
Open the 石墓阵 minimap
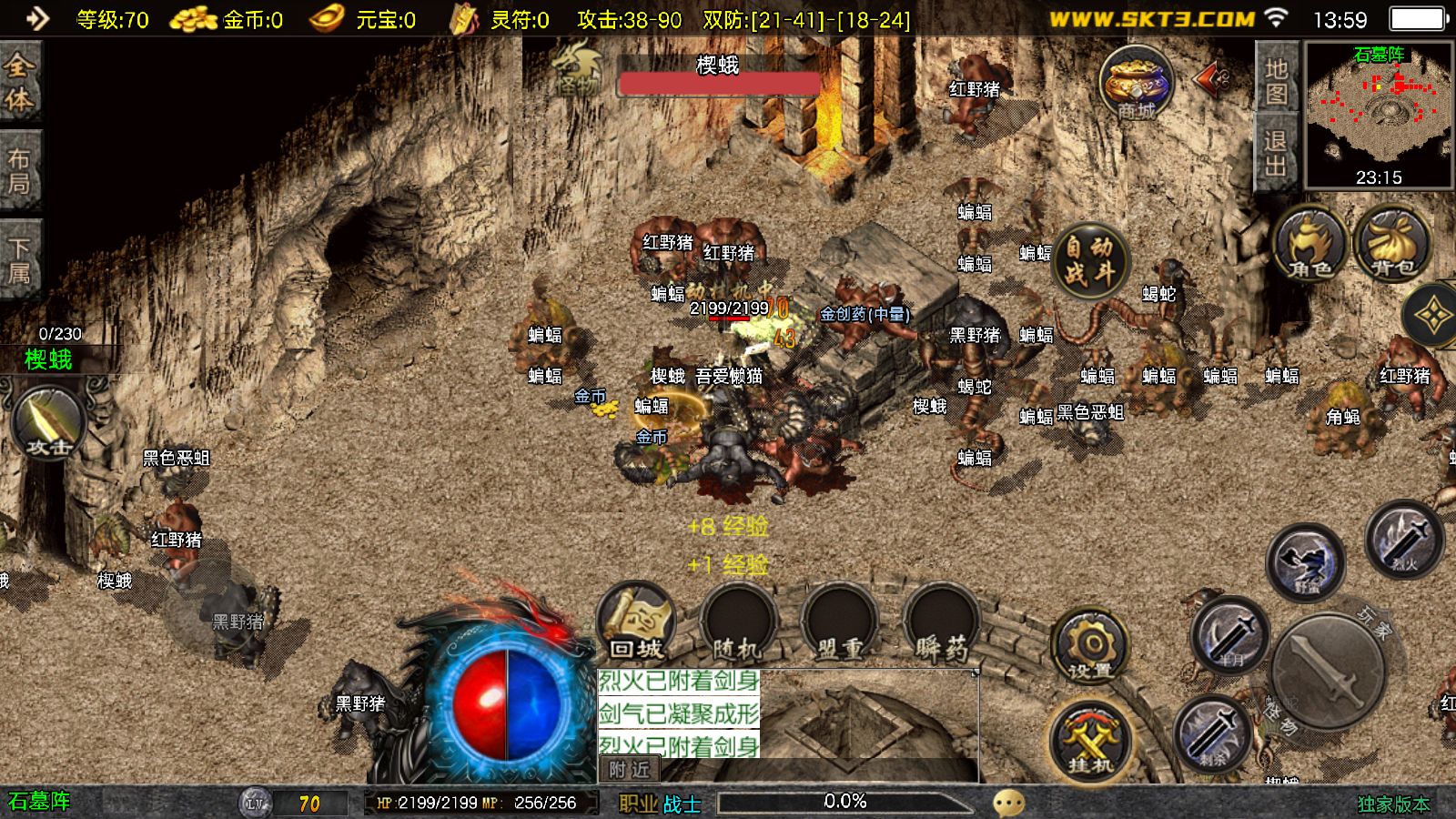[x=1379, y=114]
